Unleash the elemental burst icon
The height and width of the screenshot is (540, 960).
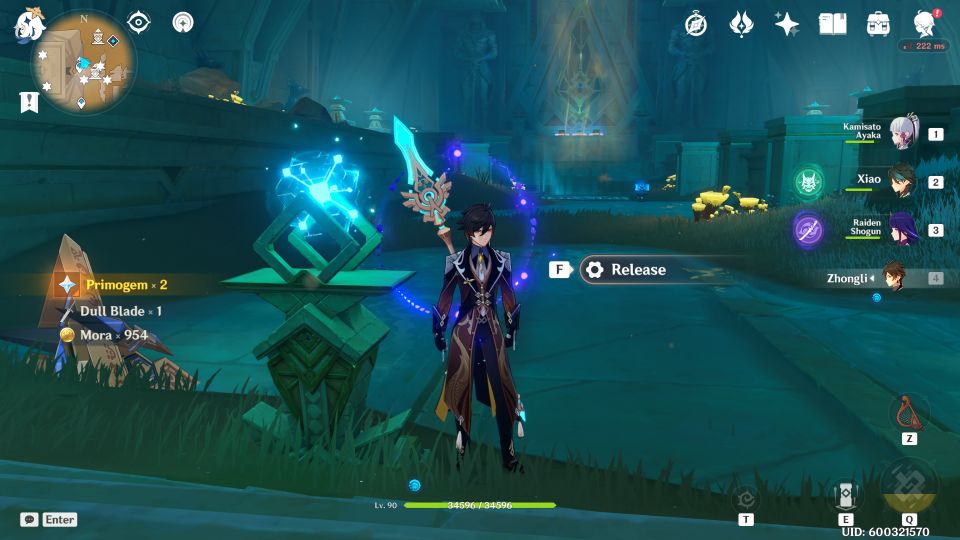pos(909,489)
